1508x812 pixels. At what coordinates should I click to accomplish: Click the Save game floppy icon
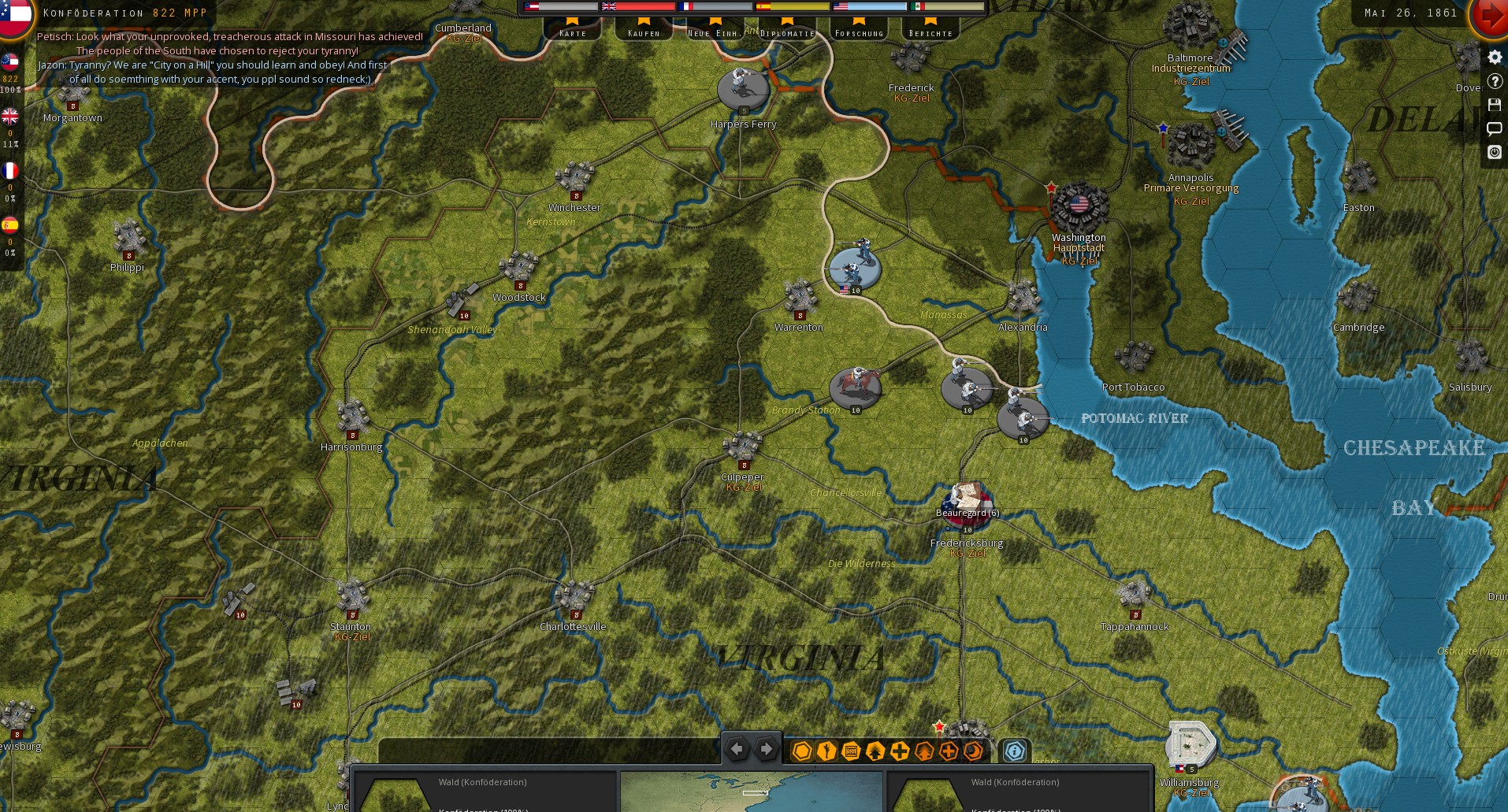click(1495, 104)
